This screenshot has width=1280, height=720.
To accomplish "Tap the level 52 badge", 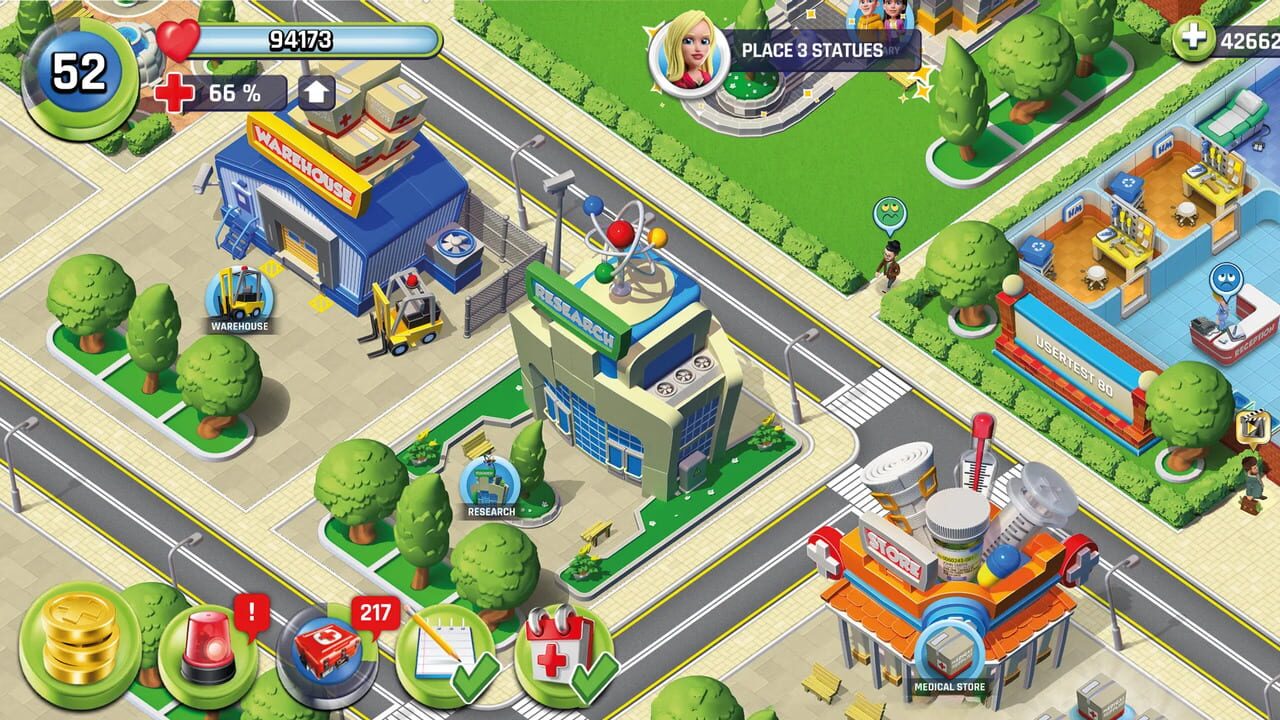I will pos(80,73).
